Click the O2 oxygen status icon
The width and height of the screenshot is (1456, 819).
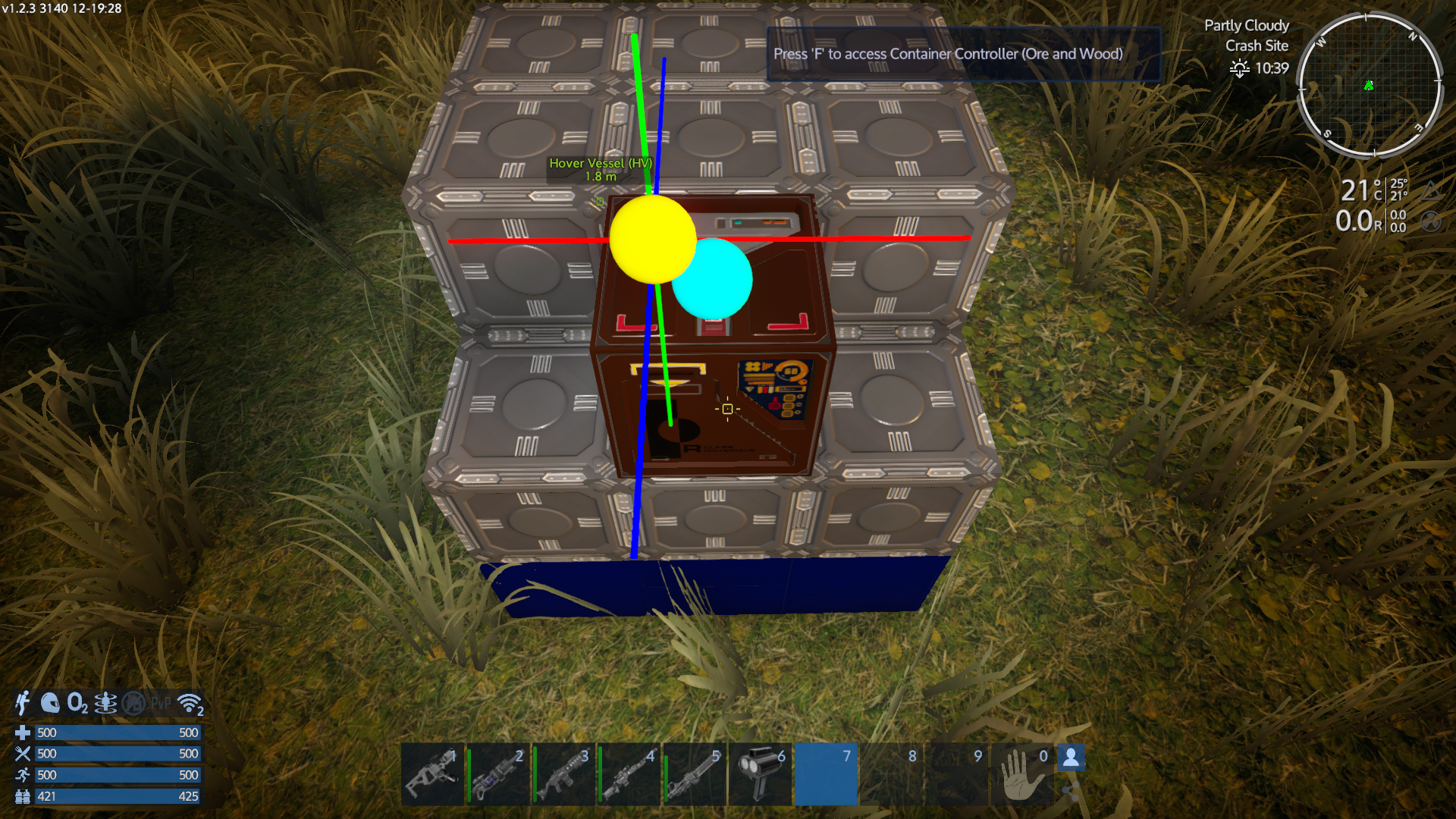[77, 703]
